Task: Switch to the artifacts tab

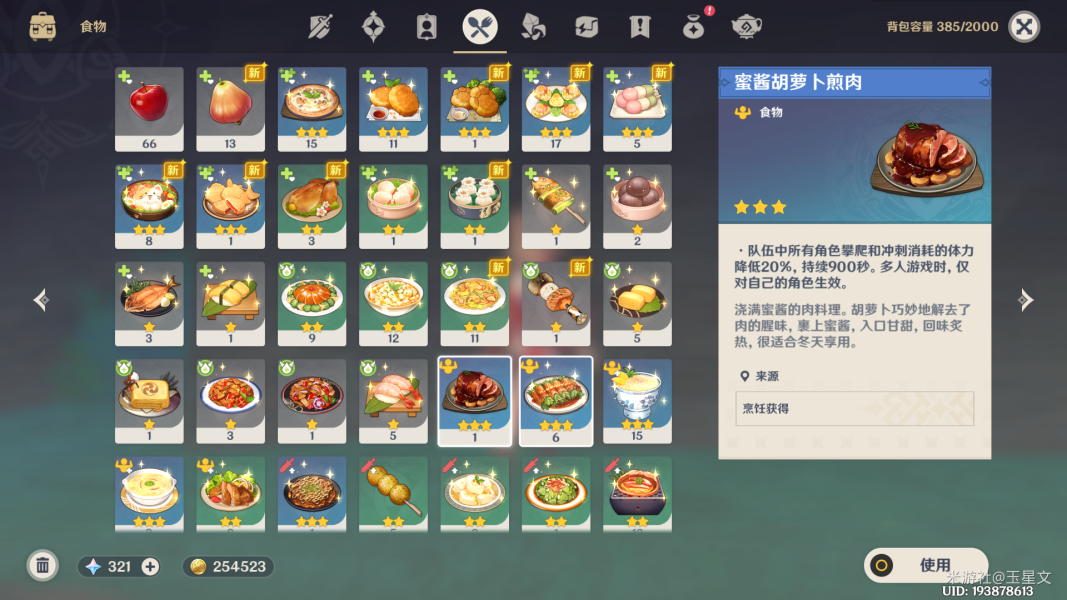Action: coord(374,27)
